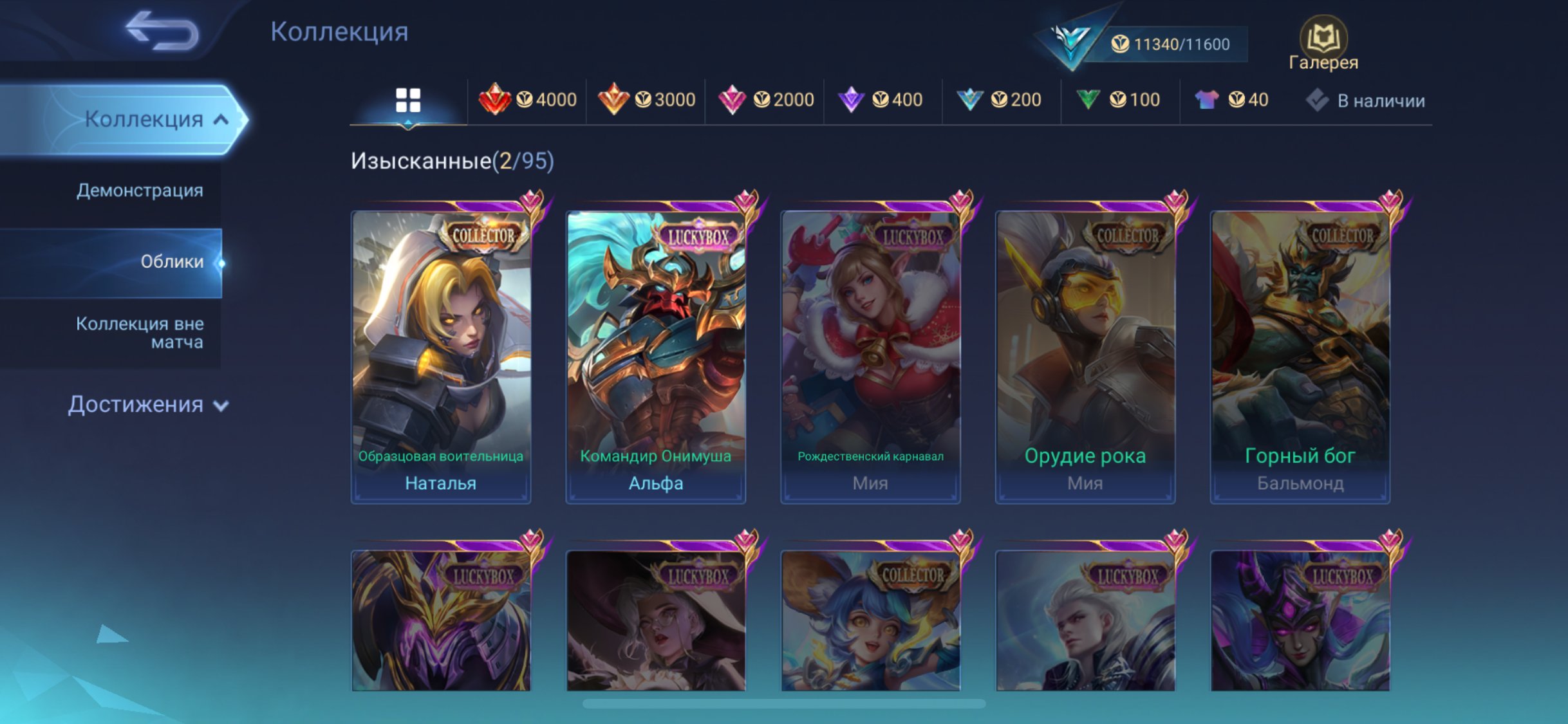Switch to the 40 points tier tab
This screenshot has height=724, width=1568.
coord(1232,100)
